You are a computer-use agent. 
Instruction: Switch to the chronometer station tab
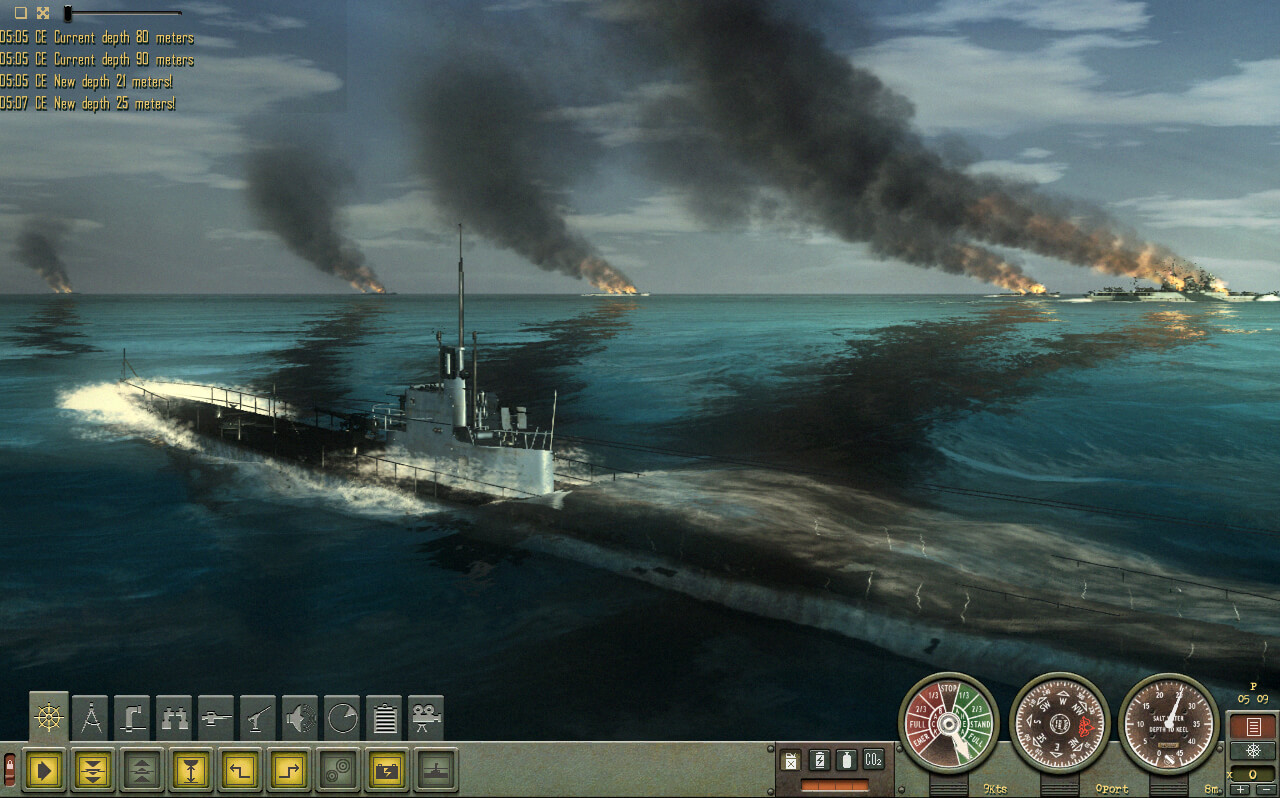(x=341, y=715)
